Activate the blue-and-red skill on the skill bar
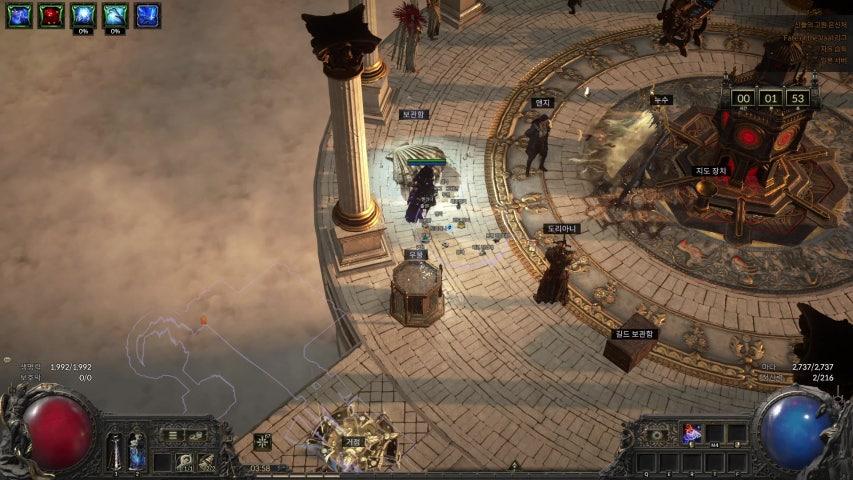 click(x=691, y=433)
